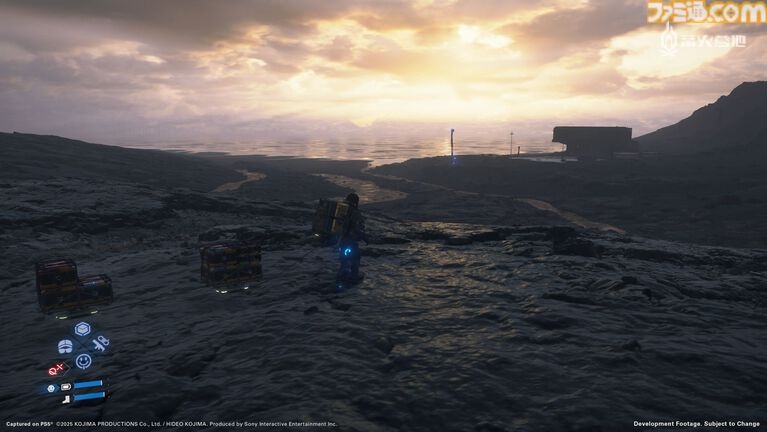Image resolution: width=767 pixels, height=432 pixels.
Task: Click the red warning status icon
Action: pyautogui.click(x=56, y=368)
